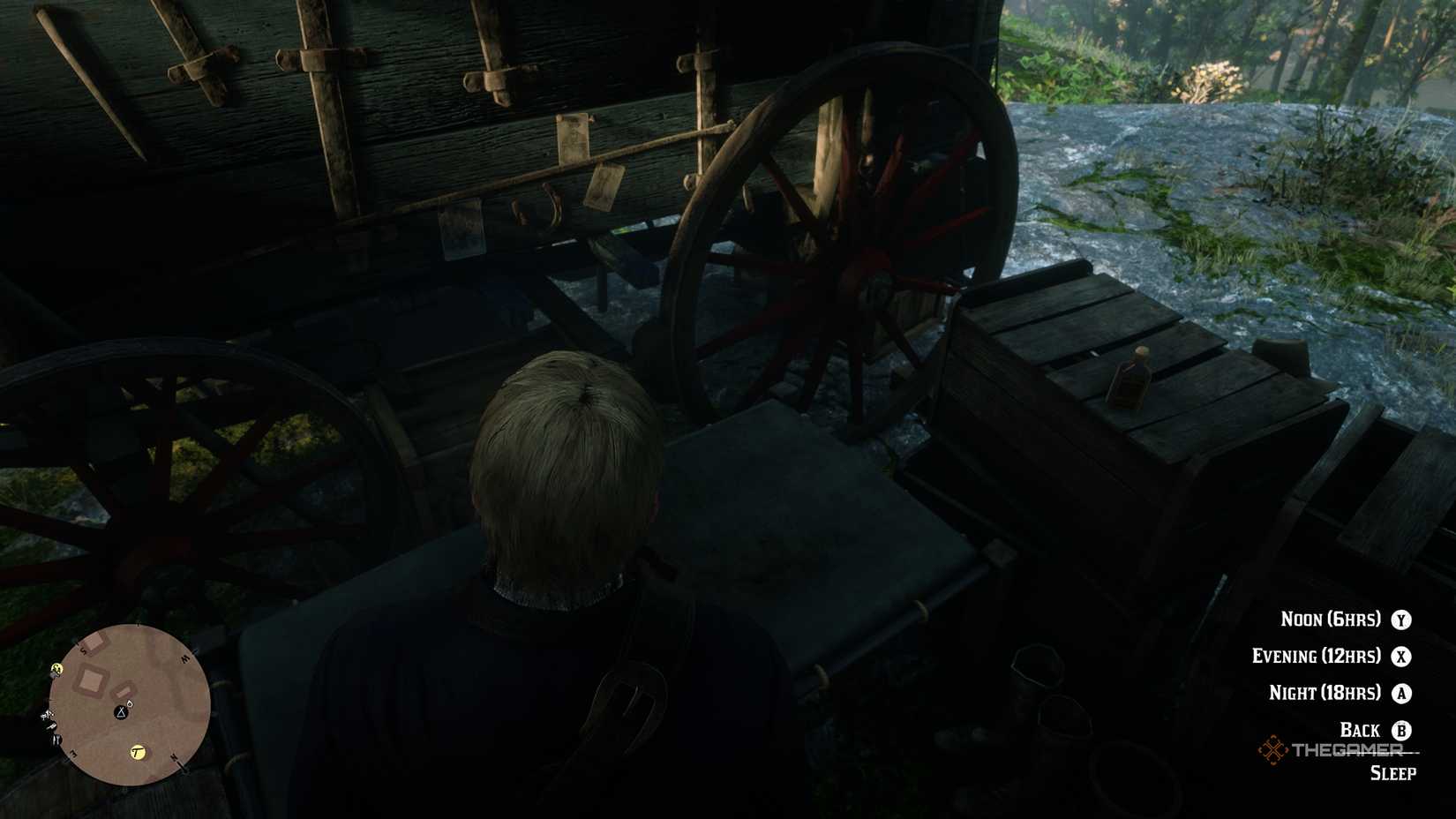Viewport: 1456px width, 819px height.
Task: Click the white waypoint droplet near the player arrow
Action: [x=130, y=704]
